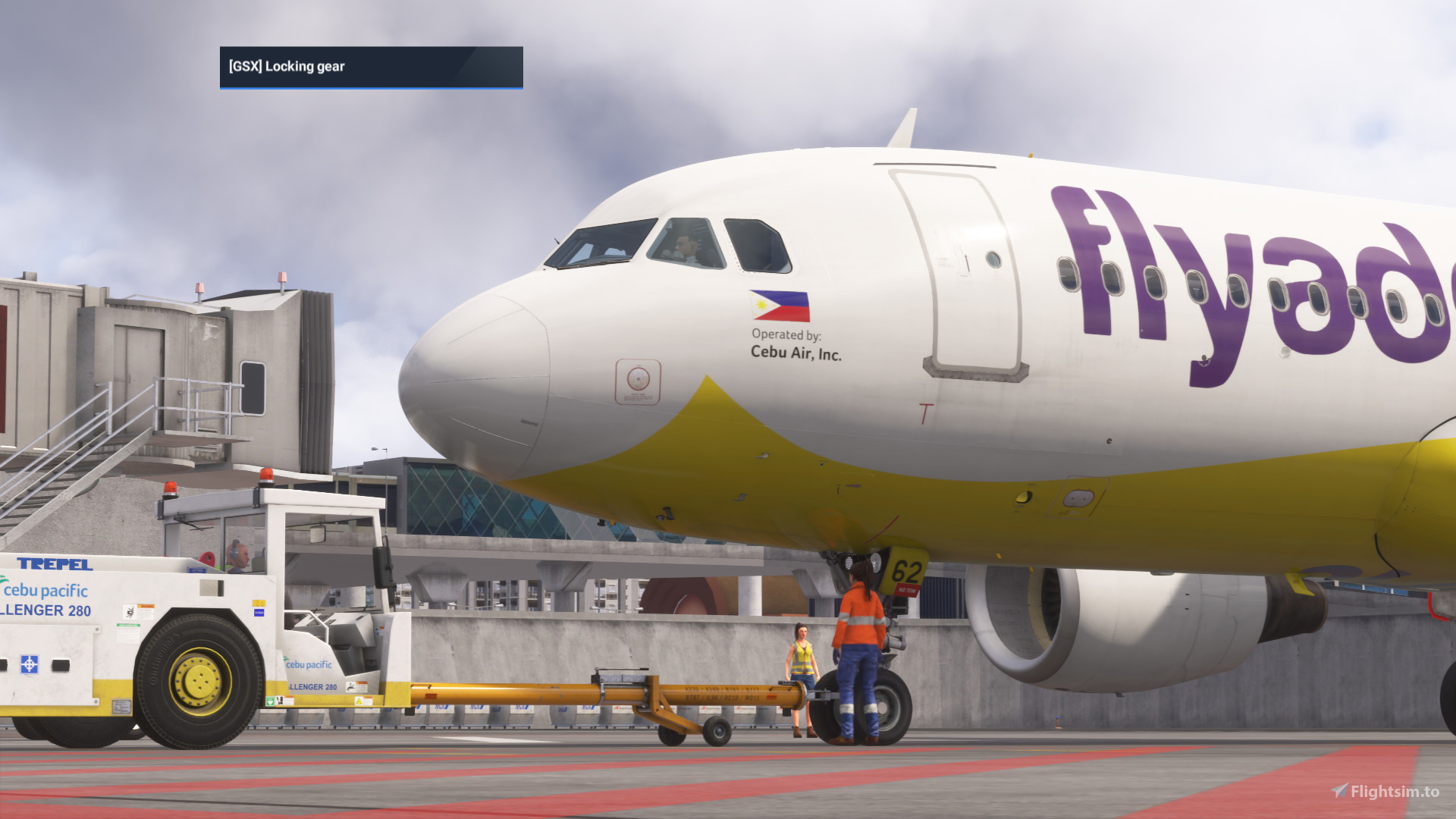The image size is (1456, 819).
Task: Click the Operated by Cebu Air, Inc. text
Action: (x=796, y=344)
